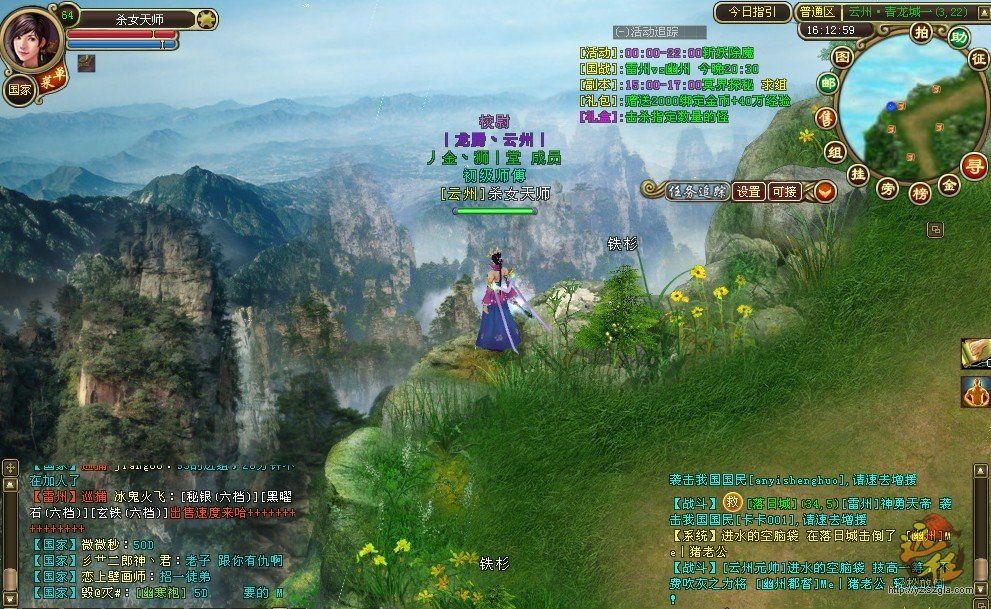
Task: Open the 征 conquest button
Action: [x=978, y=59]
